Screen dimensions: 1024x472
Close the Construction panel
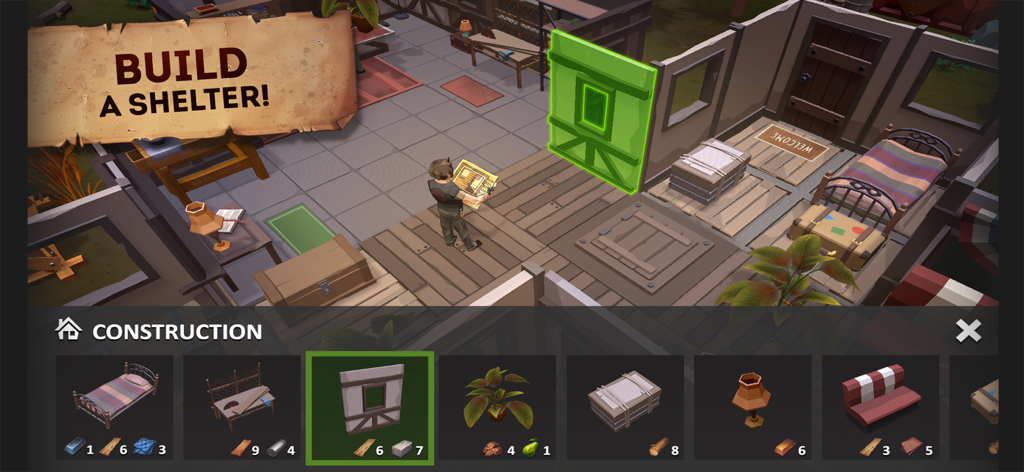click(968, 331)
